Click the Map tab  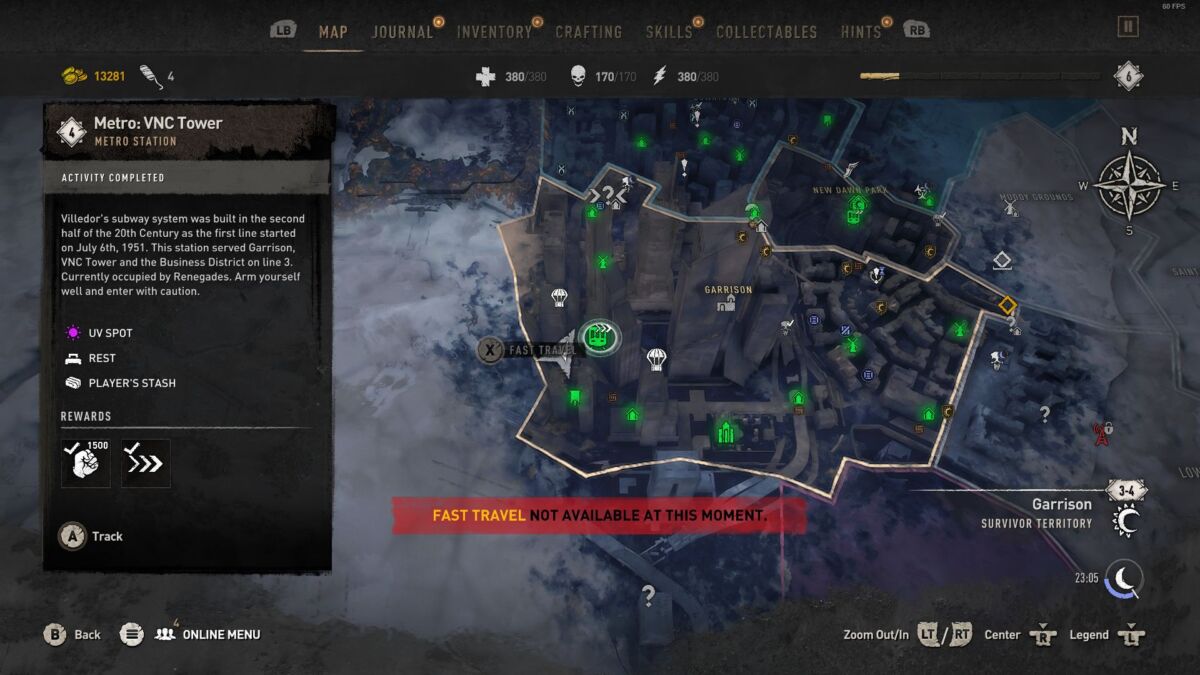(333, 32)
